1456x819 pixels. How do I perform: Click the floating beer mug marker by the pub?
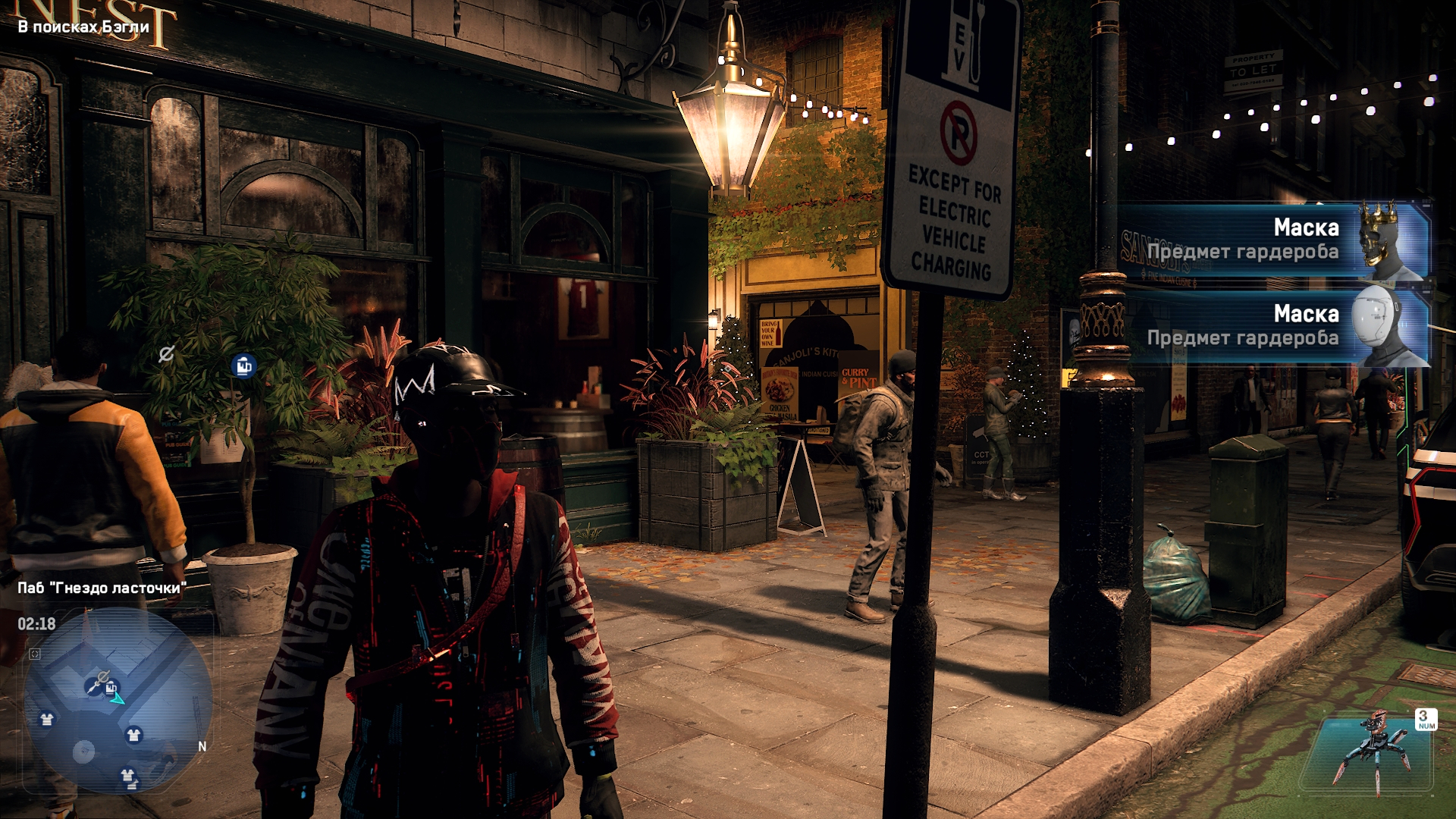[x=243, y=366]
